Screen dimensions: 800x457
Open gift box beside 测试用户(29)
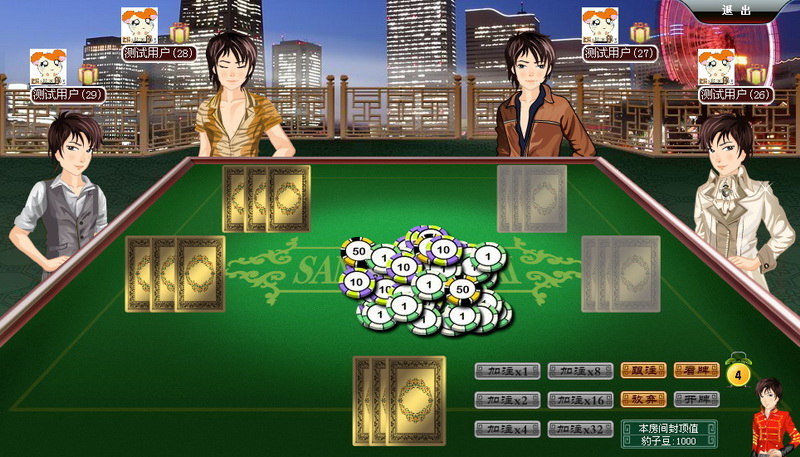pos(89,74)
